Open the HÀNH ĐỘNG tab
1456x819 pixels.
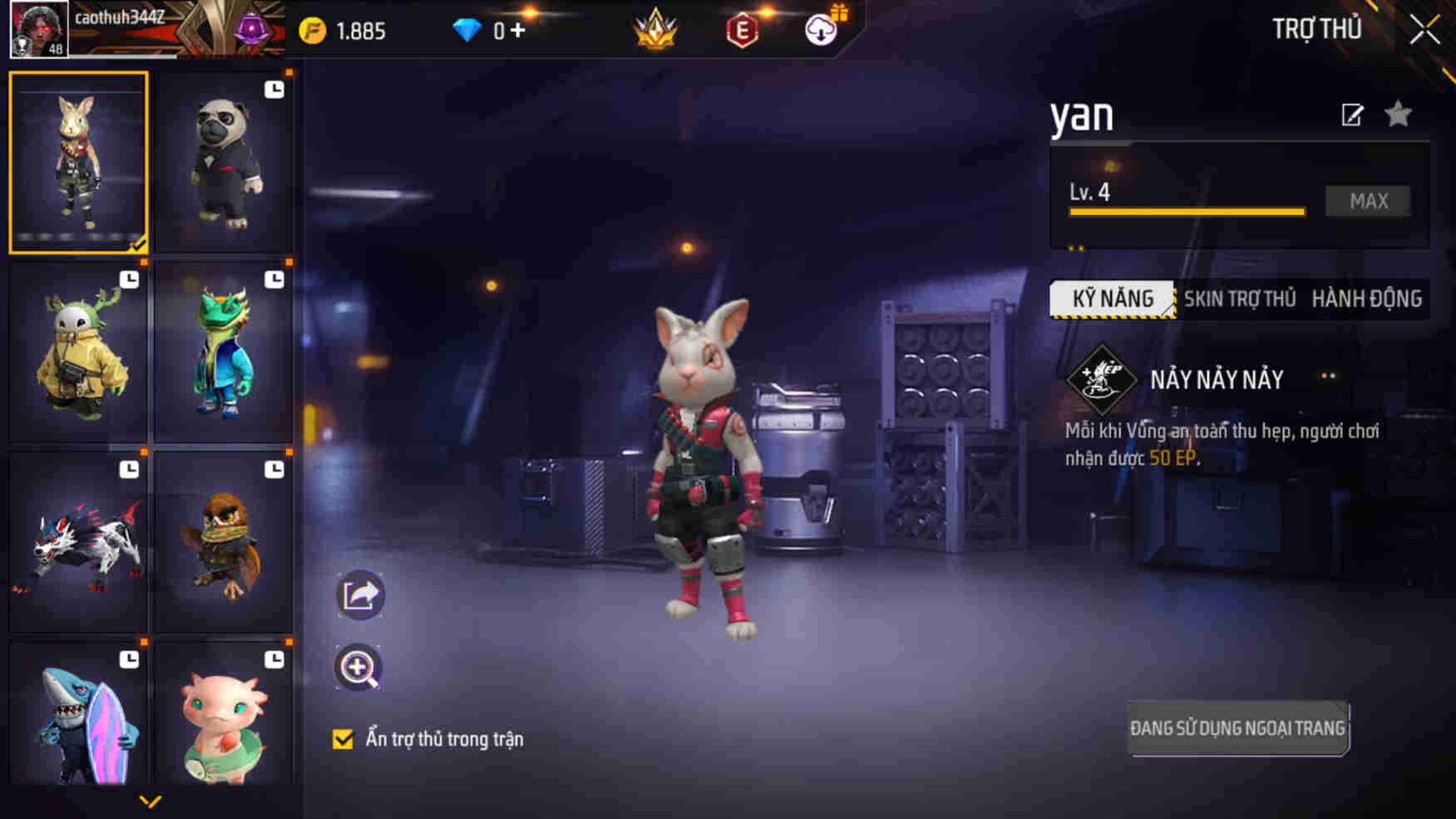click(1366, 299)
